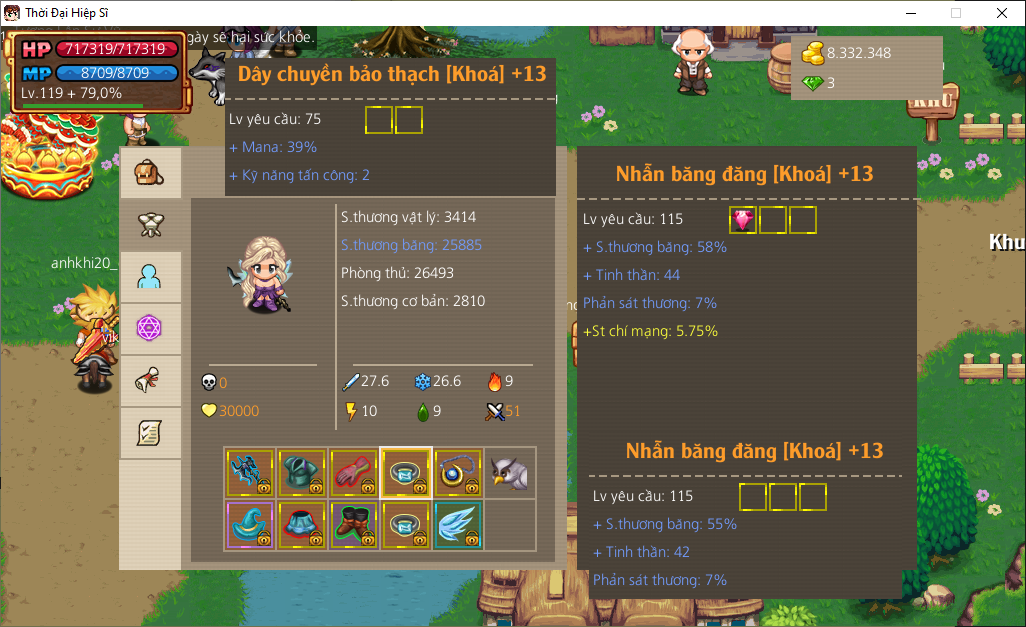Close the Thời Đại Hiệp Sĩ window
The height and width of the screenshot is (627, 1026).
[1002, 13]
